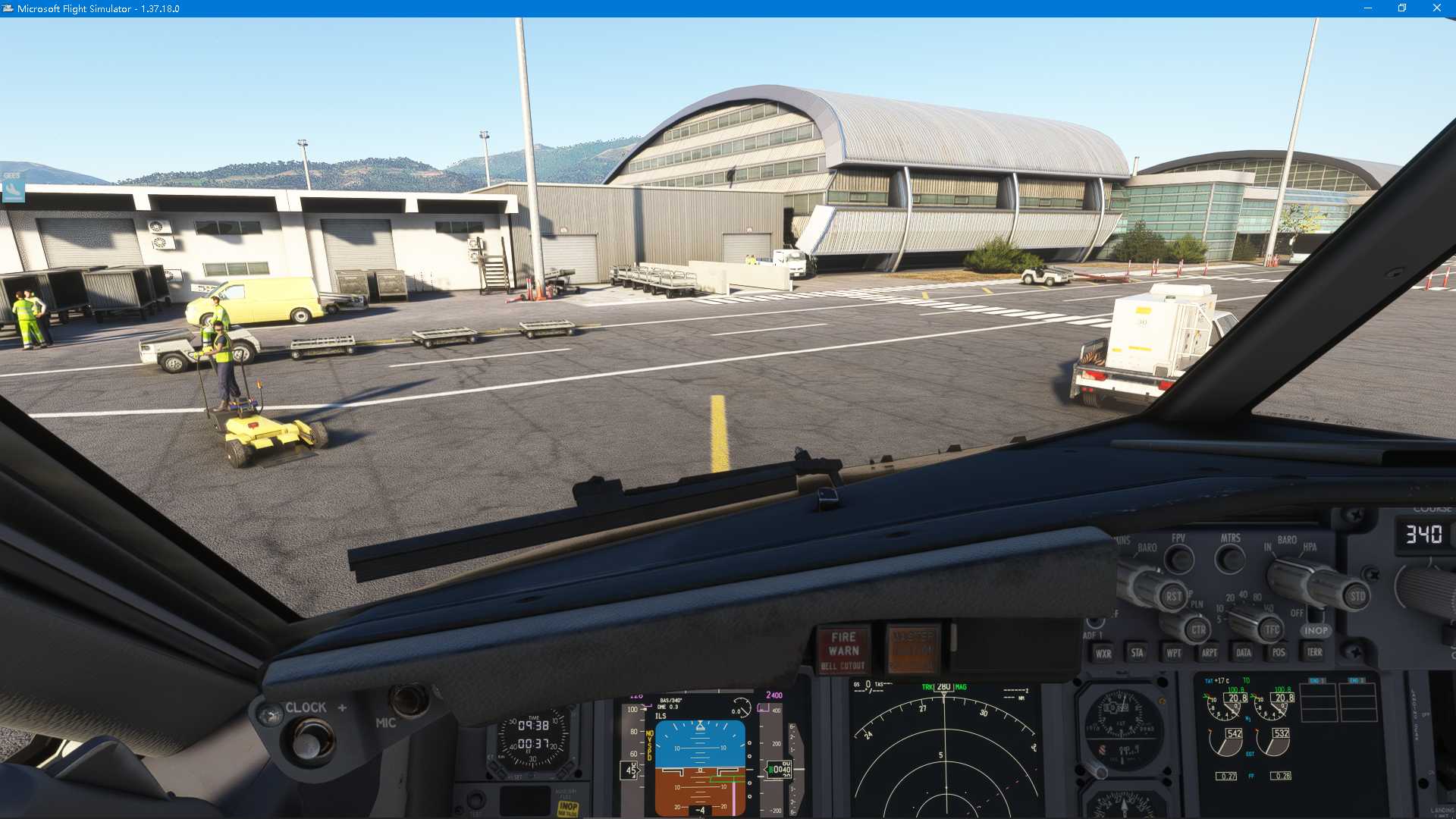The height and width of the screenshot is (819, 1456).
Task: Click the Microsoft Flight Simulator title bar text
Action: point(99,8)
